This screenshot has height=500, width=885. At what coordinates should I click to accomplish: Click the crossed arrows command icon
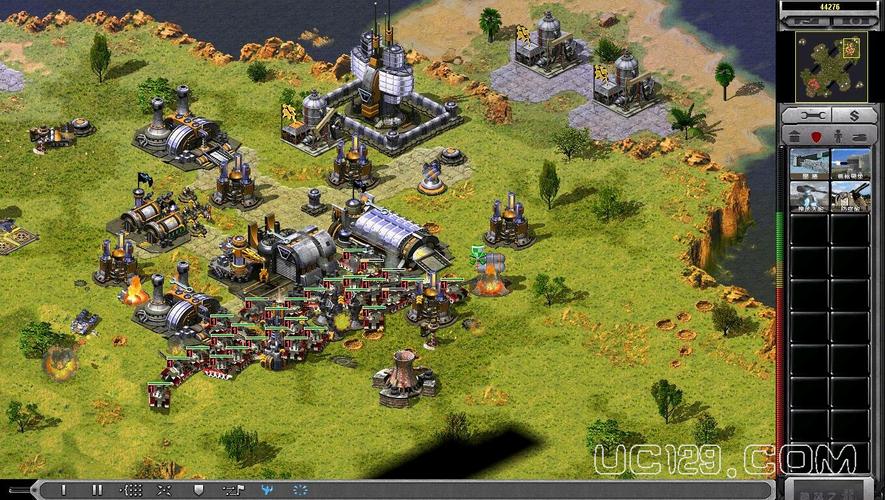point(164,490)
